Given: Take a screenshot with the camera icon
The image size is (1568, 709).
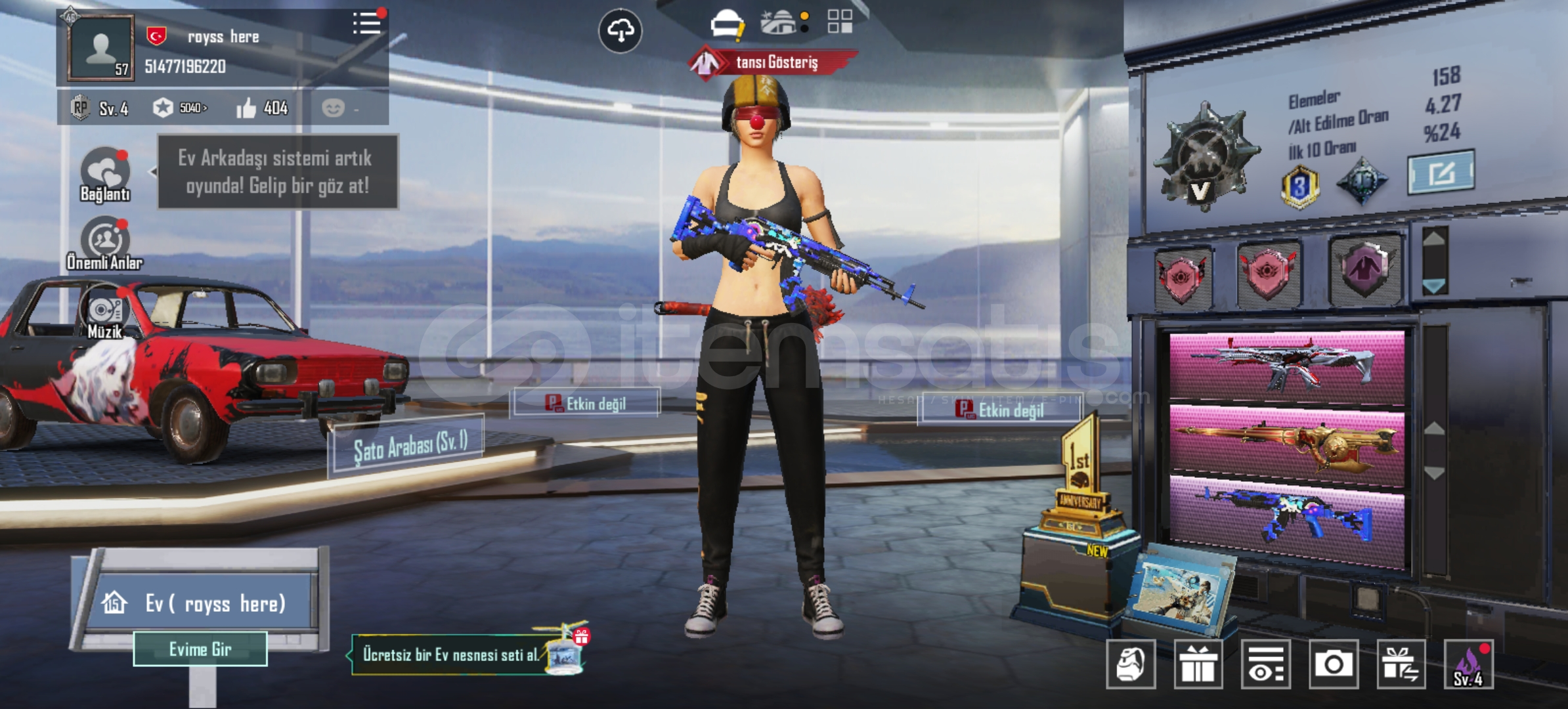Looking at the screenshot, I should pos(1334,664).
